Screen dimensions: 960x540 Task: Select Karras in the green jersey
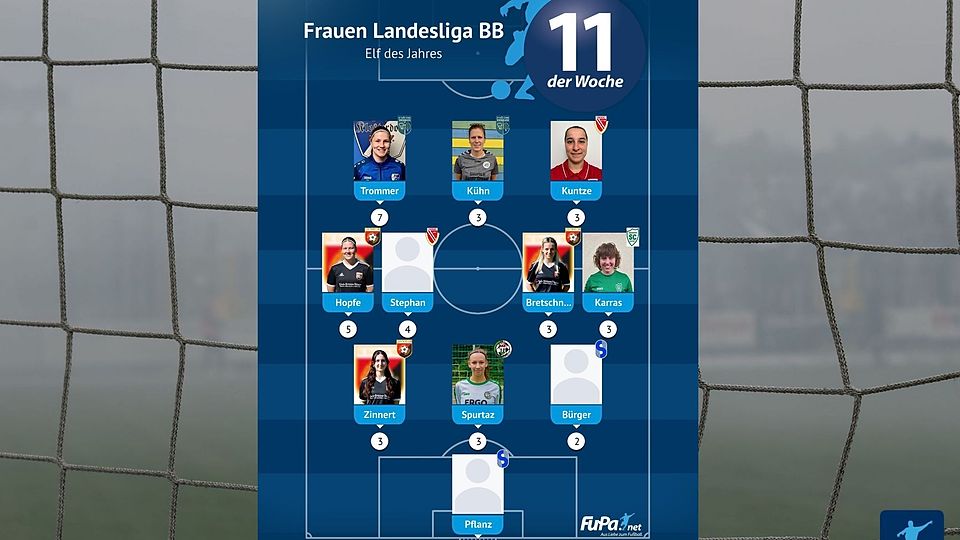click(x=608, y=264)
